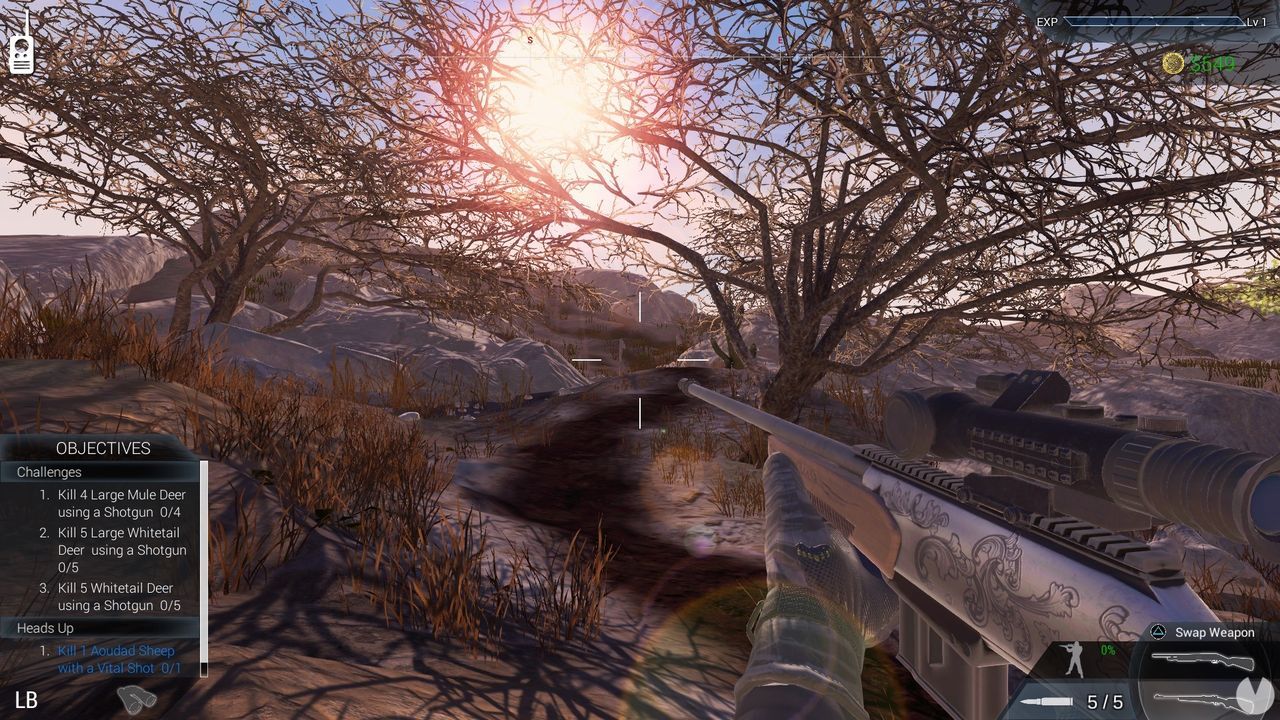Toggle the first Mule Deer challenge entry
This screenshot has width=1280, height=720.
(113, 503)
